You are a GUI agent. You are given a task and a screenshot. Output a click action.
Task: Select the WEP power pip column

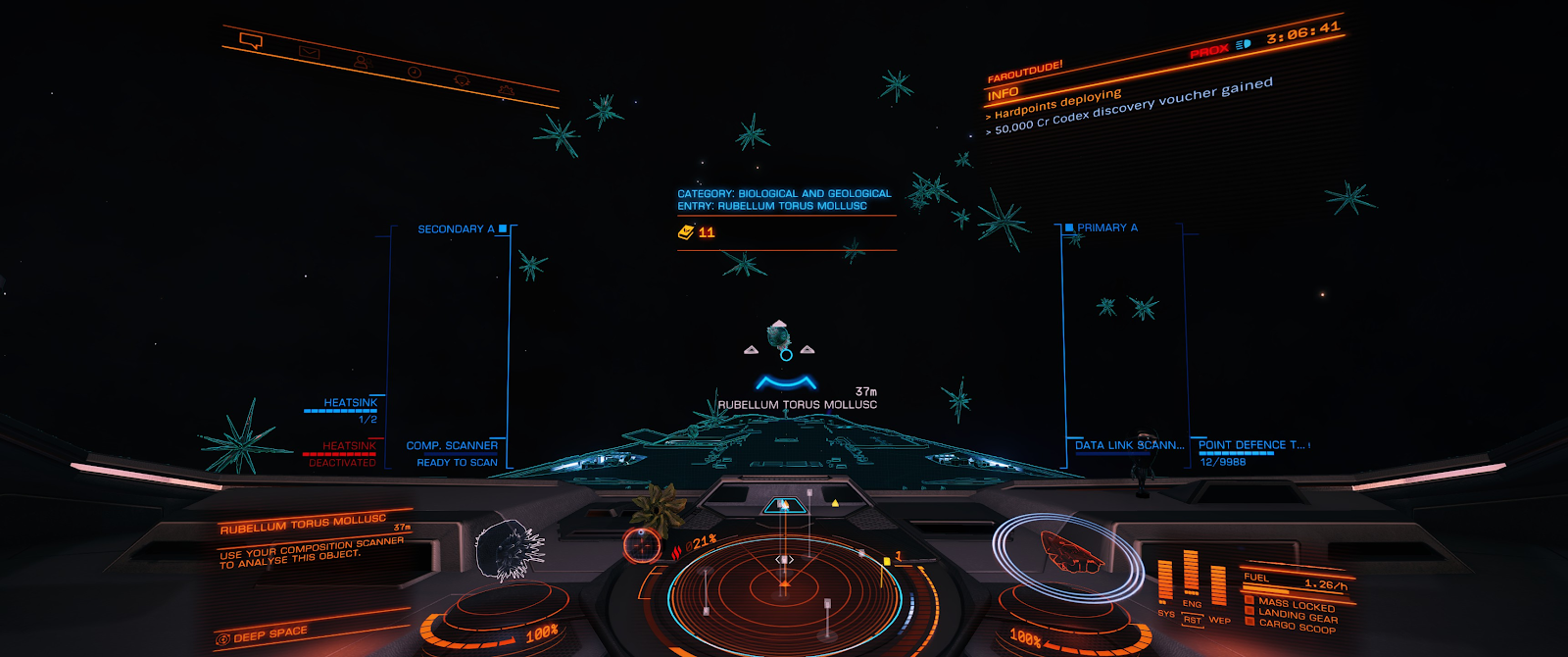pos(1218,586)
